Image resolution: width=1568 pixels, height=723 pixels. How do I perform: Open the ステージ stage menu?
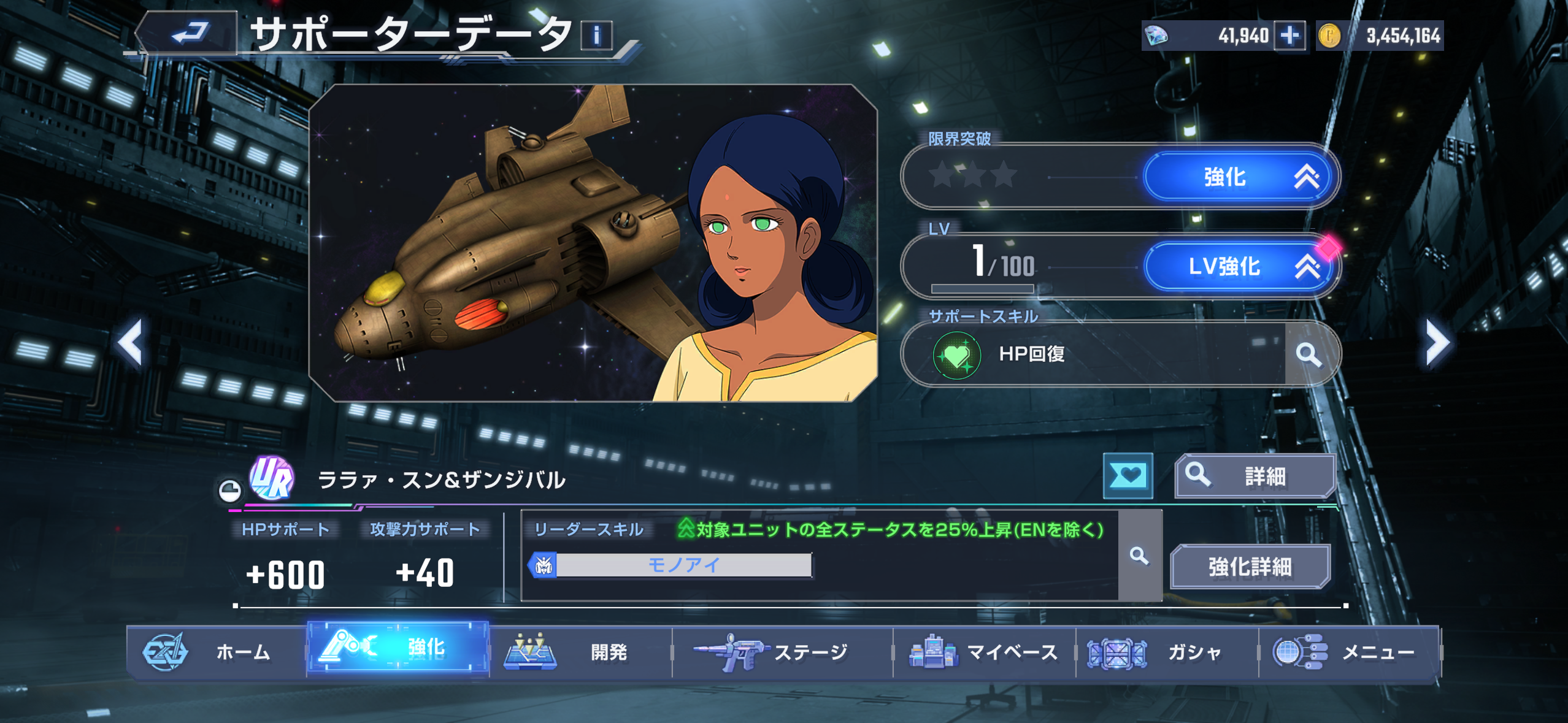(x=782, y=652)
